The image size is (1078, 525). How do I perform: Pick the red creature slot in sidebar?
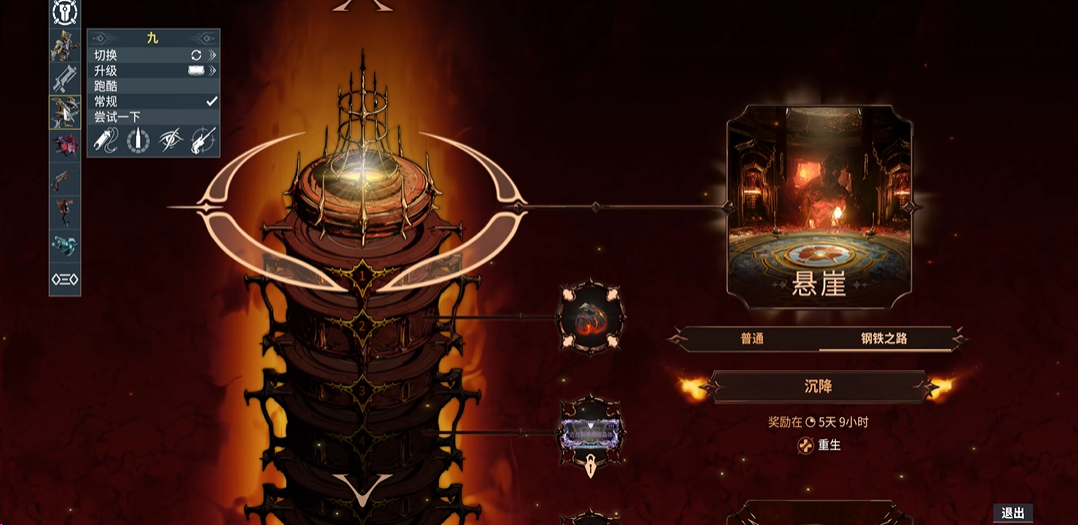[x=65, y=145]
